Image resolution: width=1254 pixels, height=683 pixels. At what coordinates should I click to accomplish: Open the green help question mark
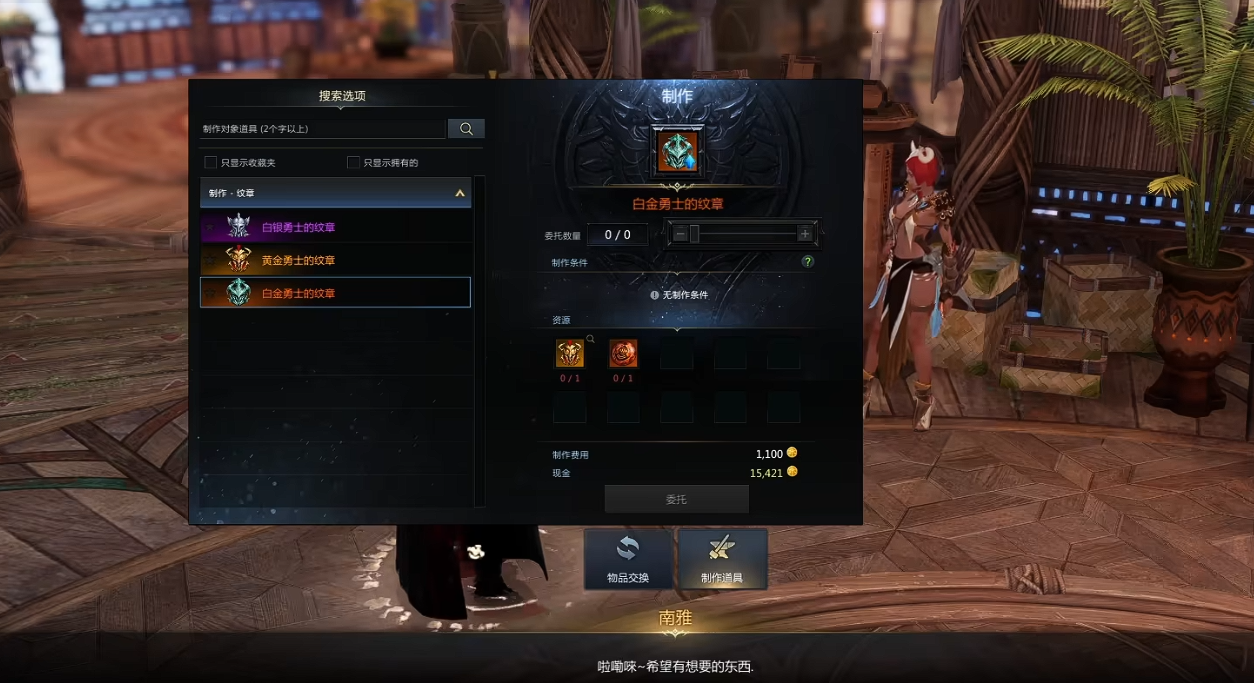(807, 262)
